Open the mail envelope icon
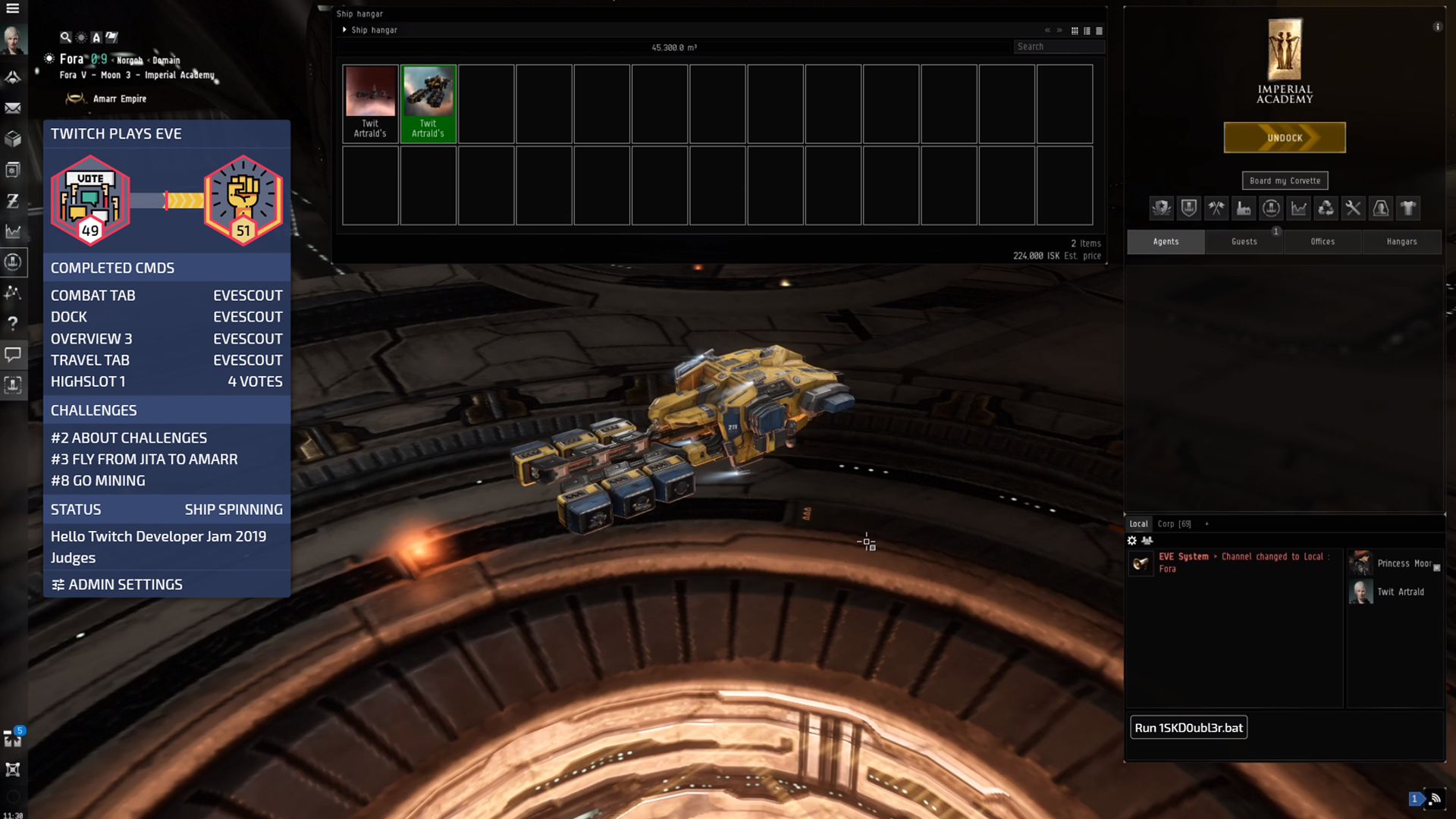The width and height of the screenshot is (1456, 819). pos(13,108)
